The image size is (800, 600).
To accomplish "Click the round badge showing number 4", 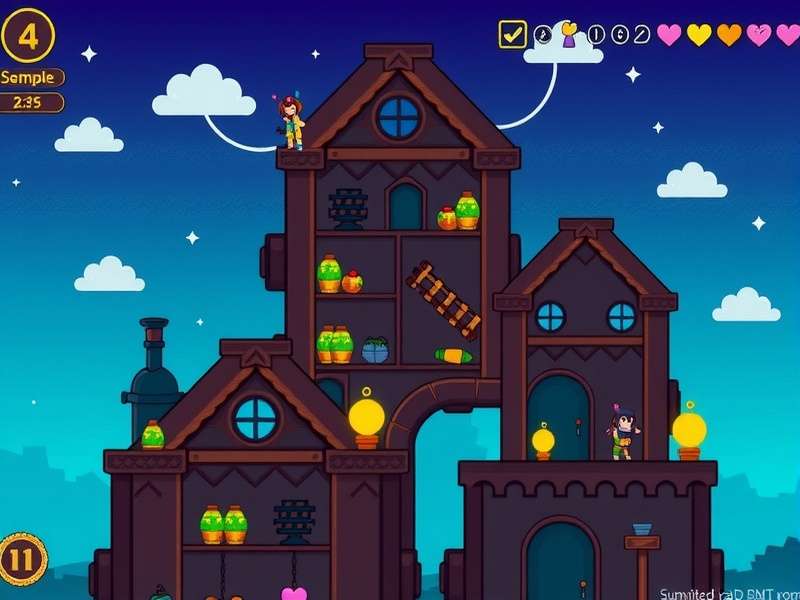I will pyautogui.click(x=28, y=36).
